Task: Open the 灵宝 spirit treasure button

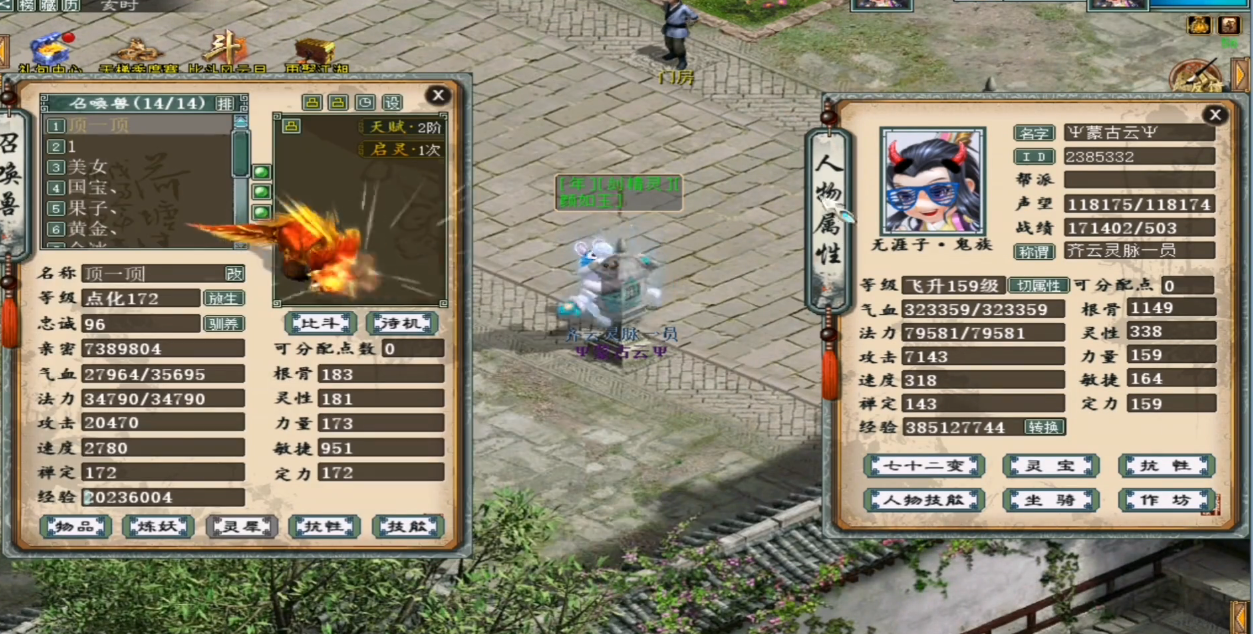Action: pos(1050,466)
